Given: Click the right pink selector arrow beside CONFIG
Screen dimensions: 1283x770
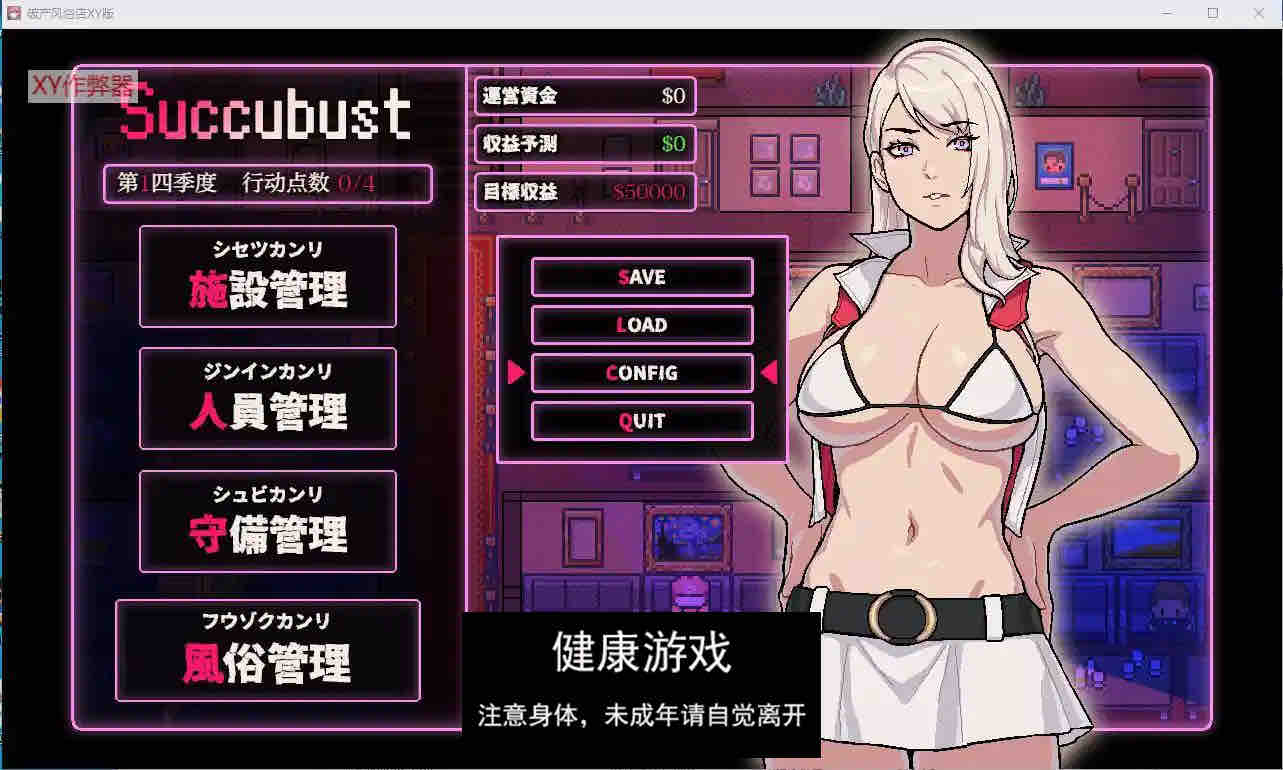Looking at the screenshot, I should 770,373.
